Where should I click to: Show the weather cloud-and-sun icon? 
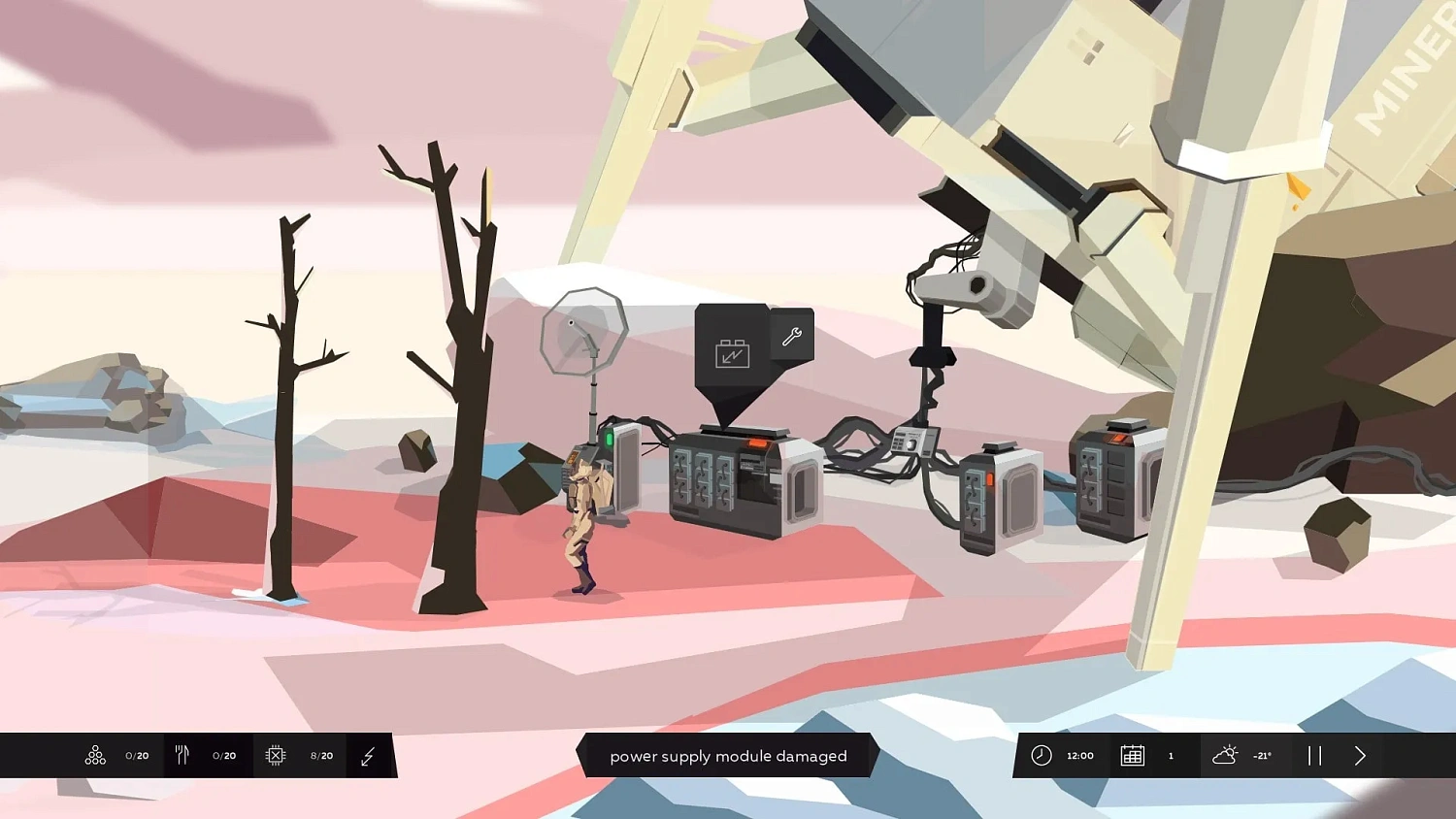coord(1225,755)
